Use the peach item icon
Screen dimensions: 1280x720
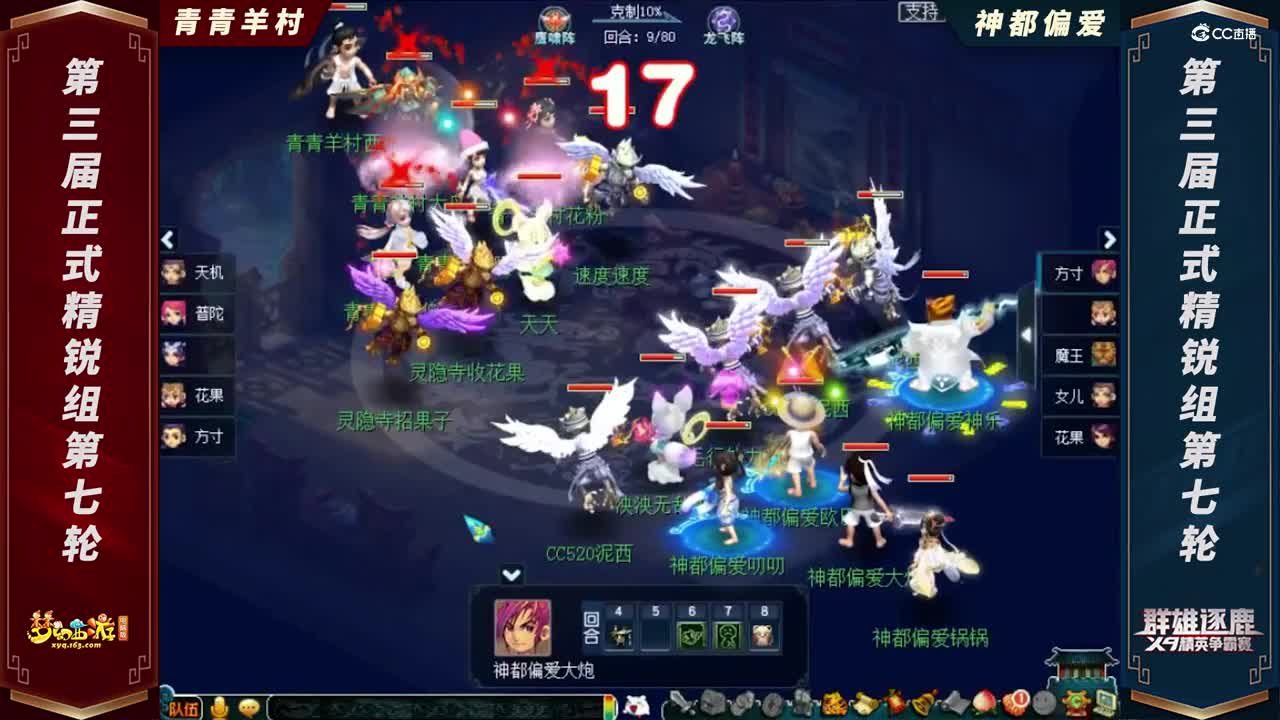coord(983,705)
